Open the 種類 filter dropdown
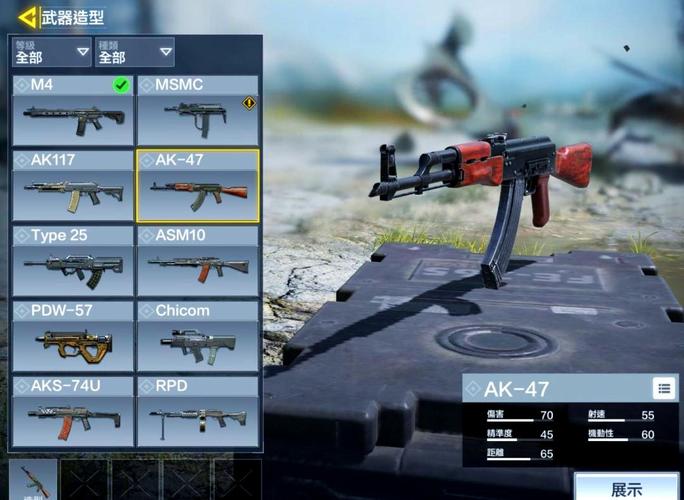The width and height of the screenshot is (684, 500). pyautogui.click(x=134, y=52)
